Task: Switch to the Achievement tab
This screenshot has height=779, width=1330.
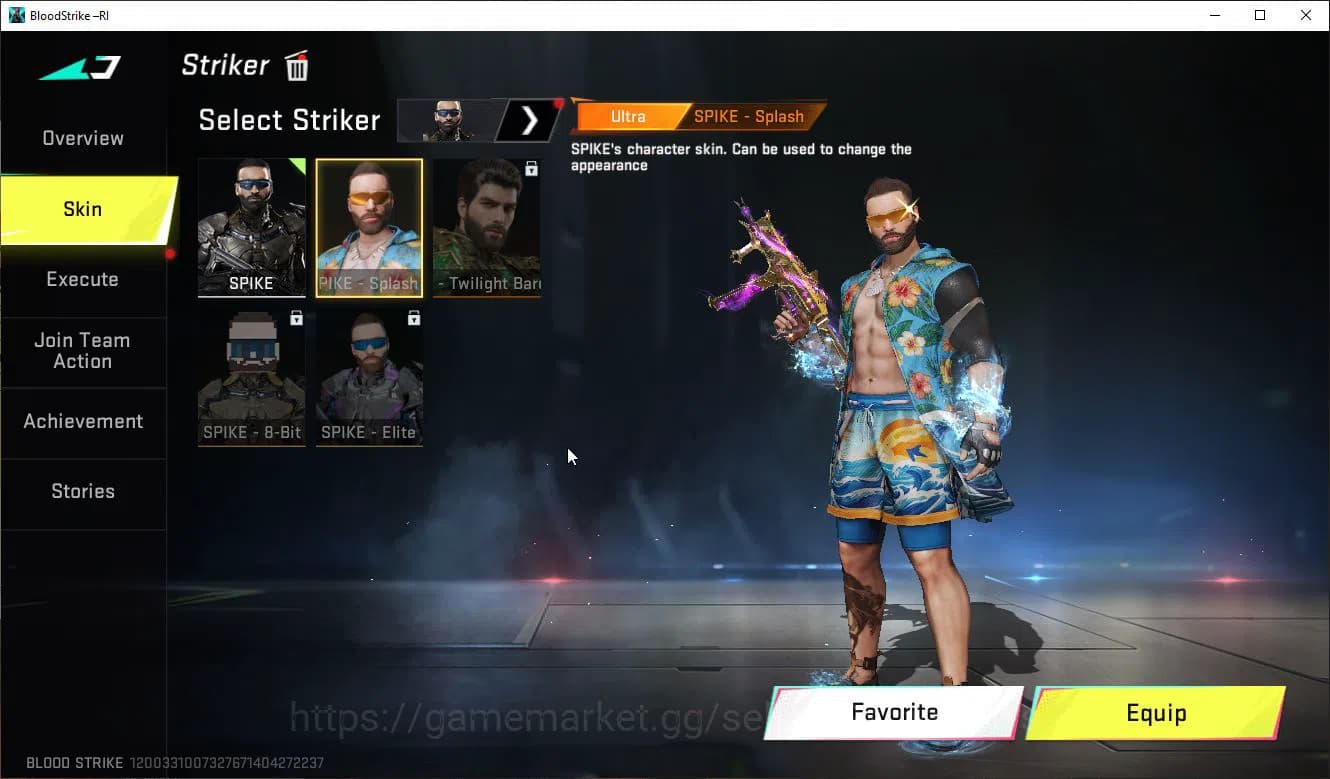Action: (83, 421)
